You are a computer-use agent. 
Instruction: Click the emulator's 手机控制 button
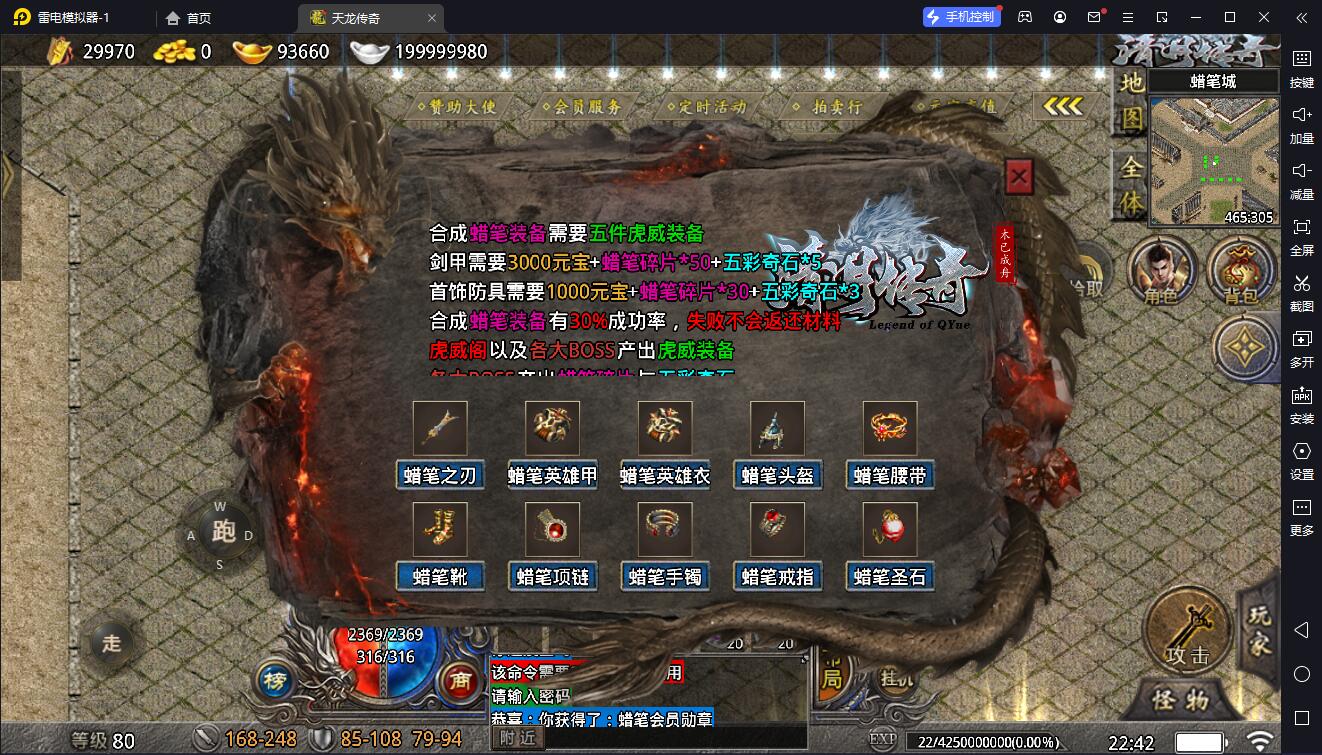(x=961, y=17)
